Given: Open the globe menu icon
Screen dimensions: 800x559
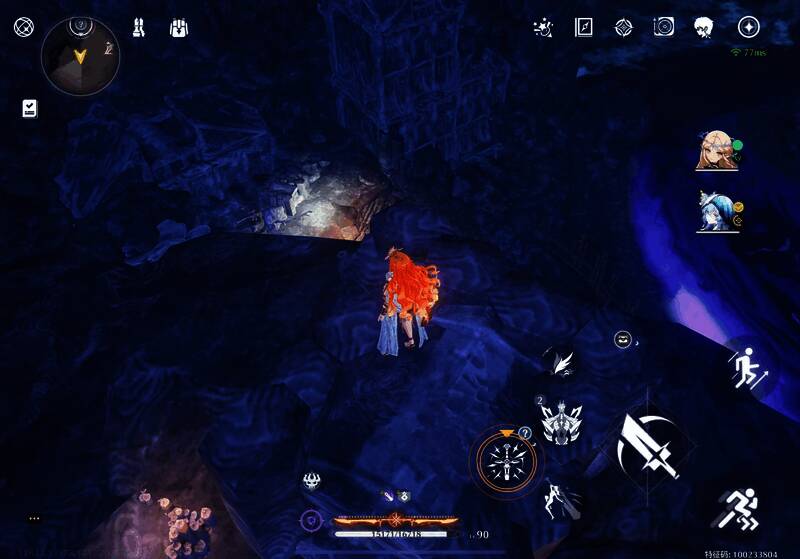Looking at the screenshot, I should click(23, 27).
